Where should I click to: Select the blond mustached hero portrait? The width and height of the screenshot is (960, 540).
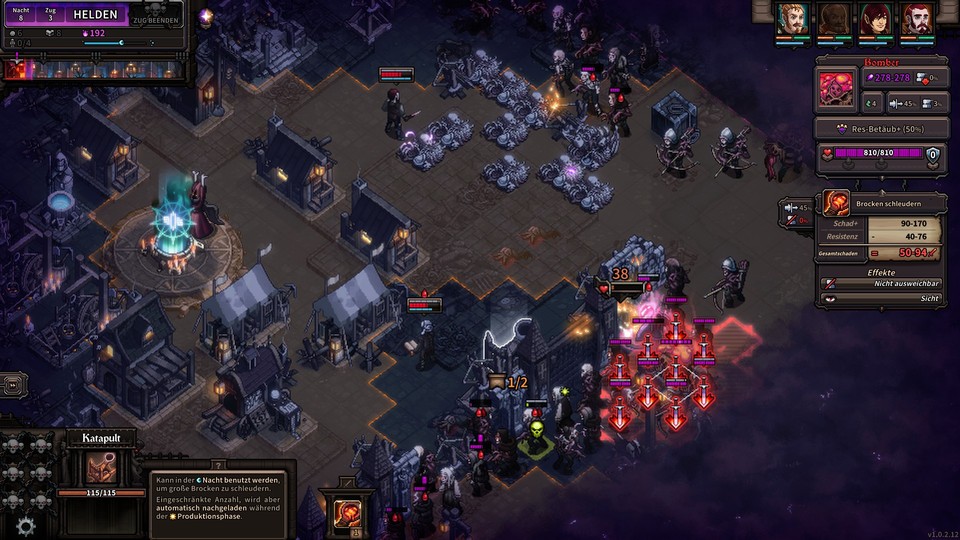click(793, 19)
